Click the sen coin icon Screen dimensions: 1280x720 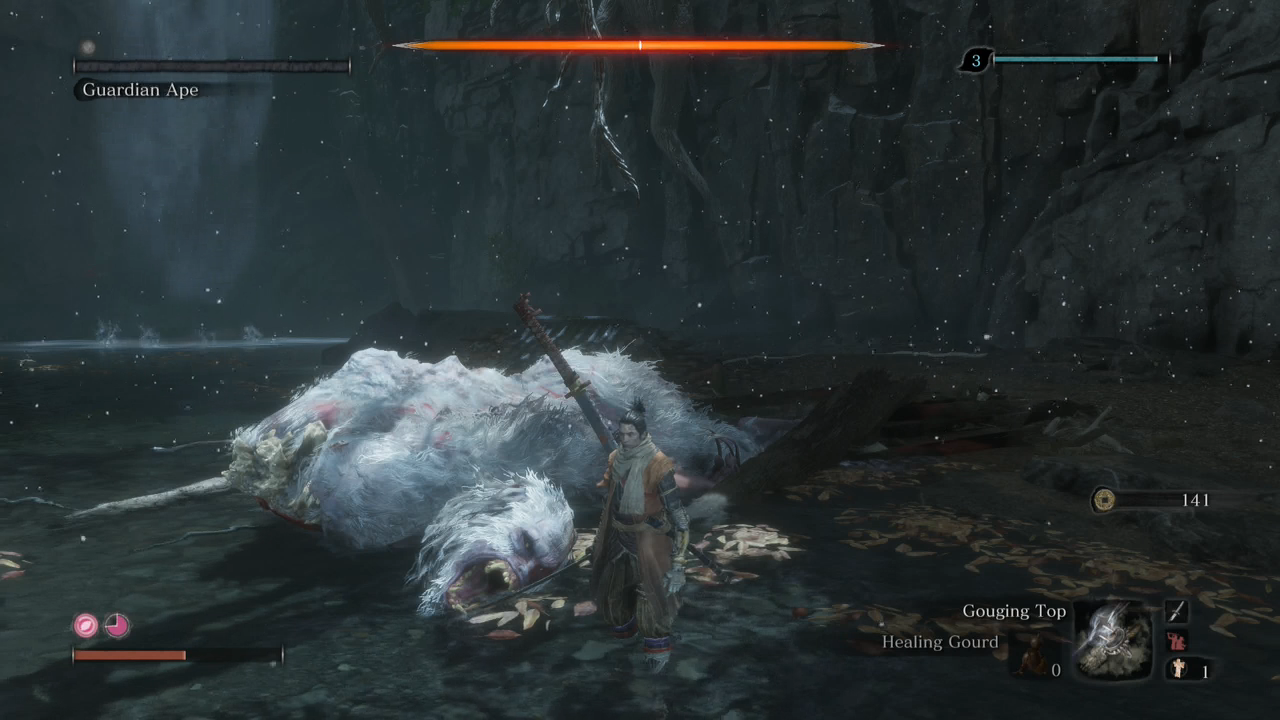click(x=1103, y=499)
